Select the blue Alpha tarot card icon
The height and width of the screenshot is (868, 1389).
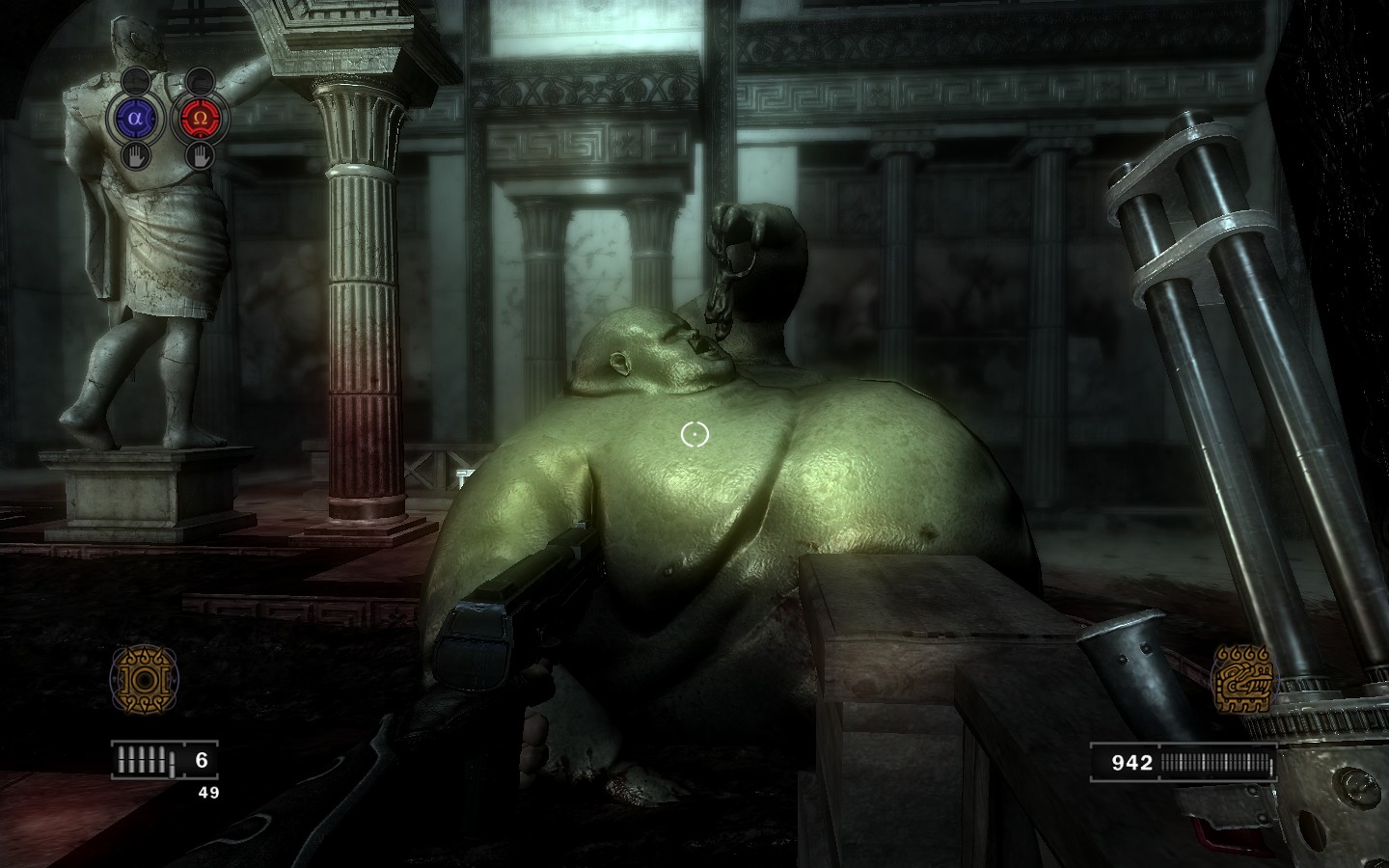click(x=135, y=118)
